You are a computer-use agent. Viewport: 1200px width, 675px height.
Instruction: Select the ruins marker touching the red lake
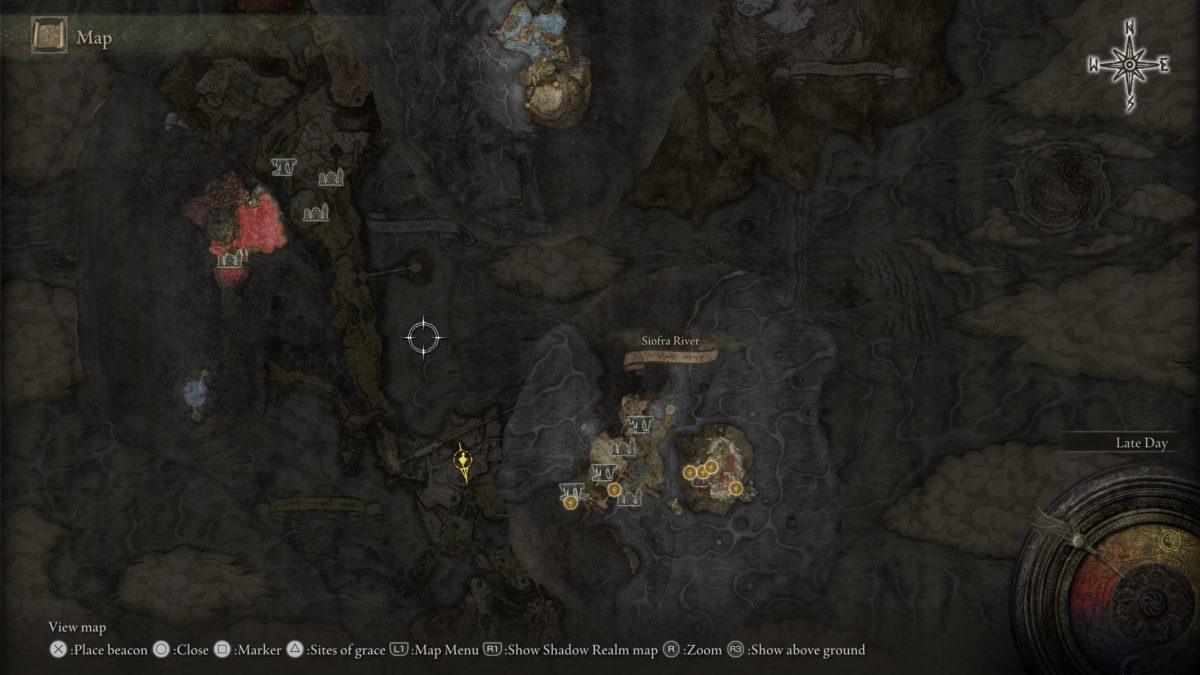tap(232, 259)
